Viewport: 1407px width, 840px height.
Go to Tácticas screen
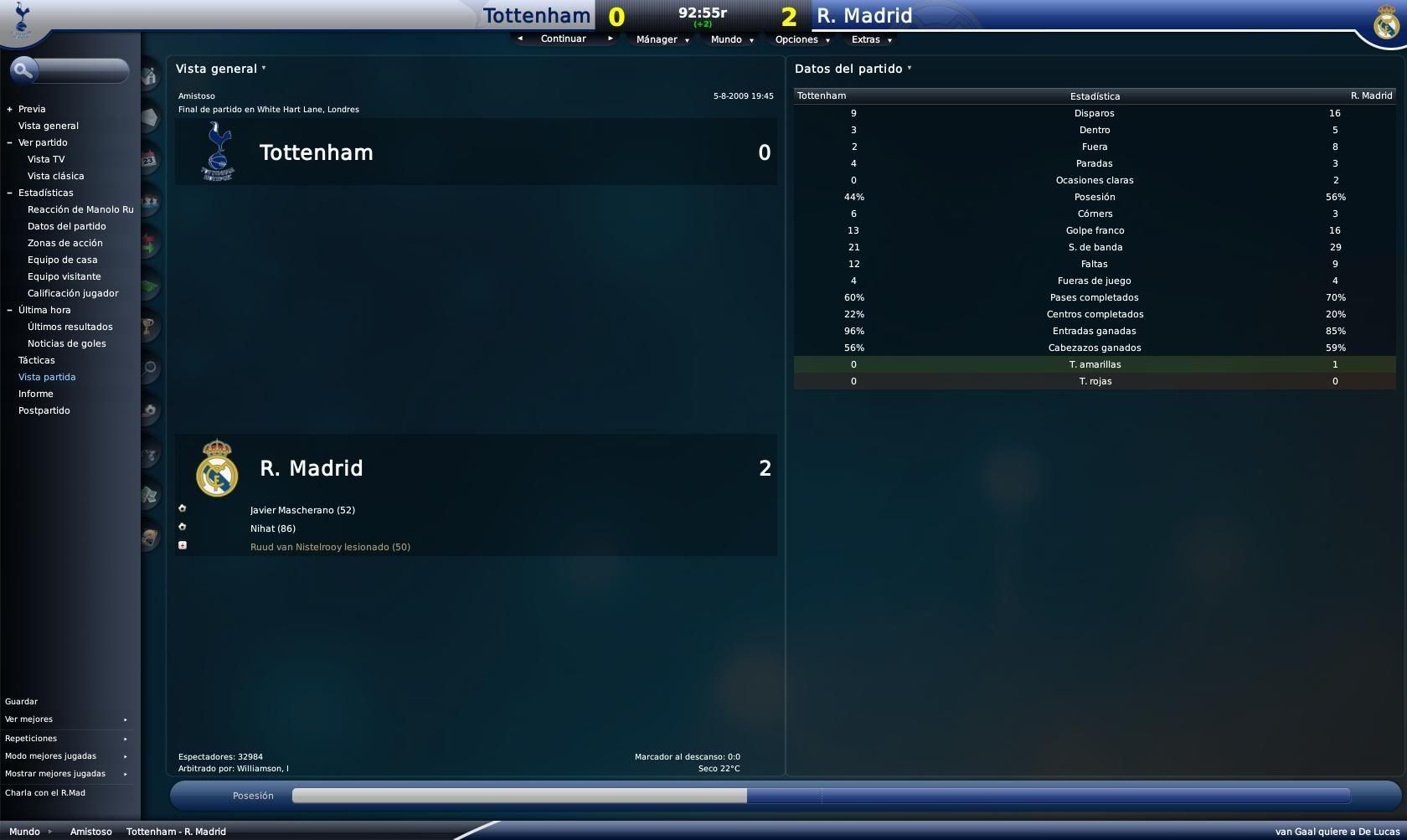coord(37,360)
